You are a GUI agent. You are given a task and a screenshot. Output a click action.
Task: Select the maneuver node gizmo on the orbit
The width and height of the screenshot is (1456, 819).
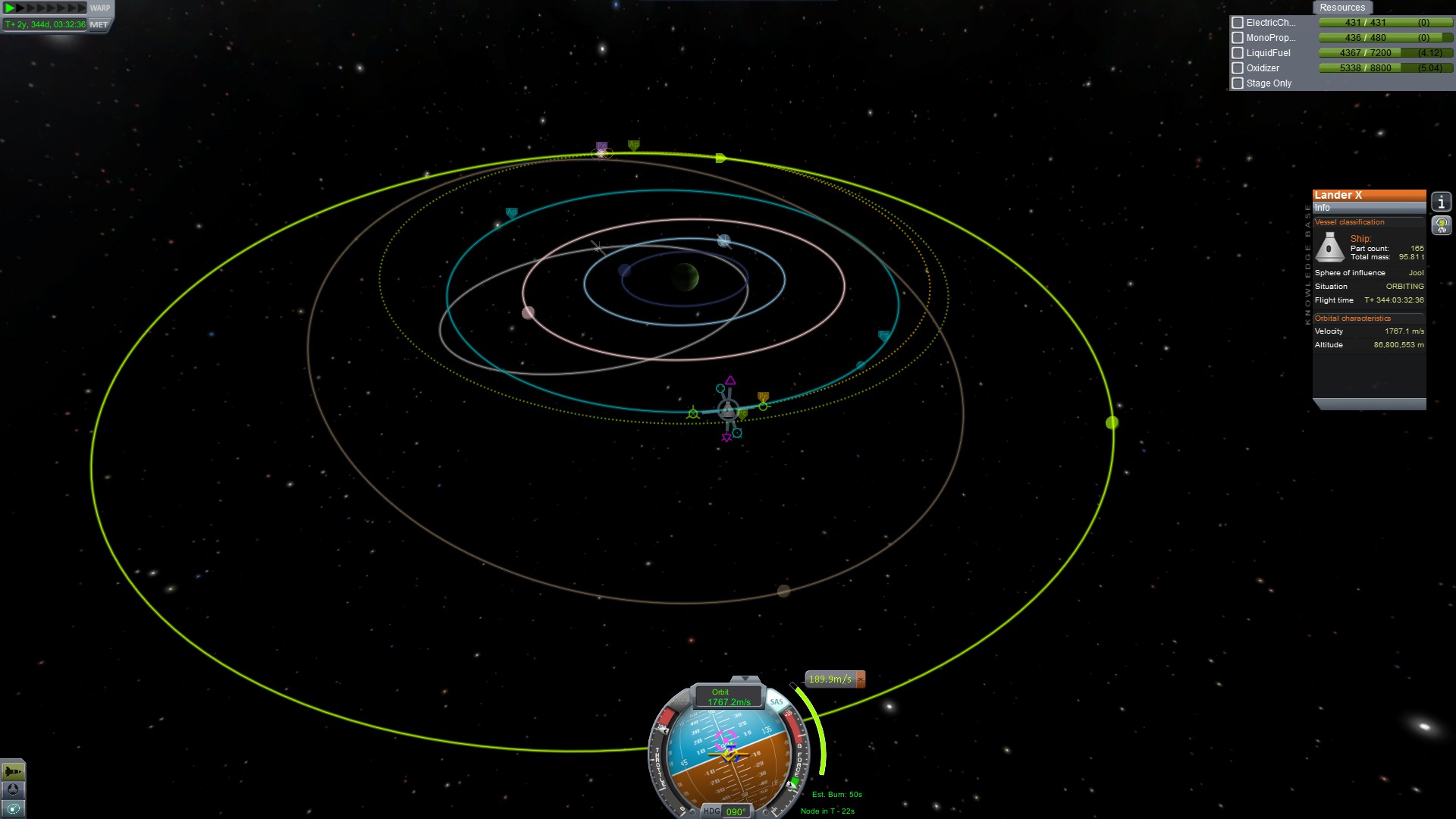click(x=728, y=410)
